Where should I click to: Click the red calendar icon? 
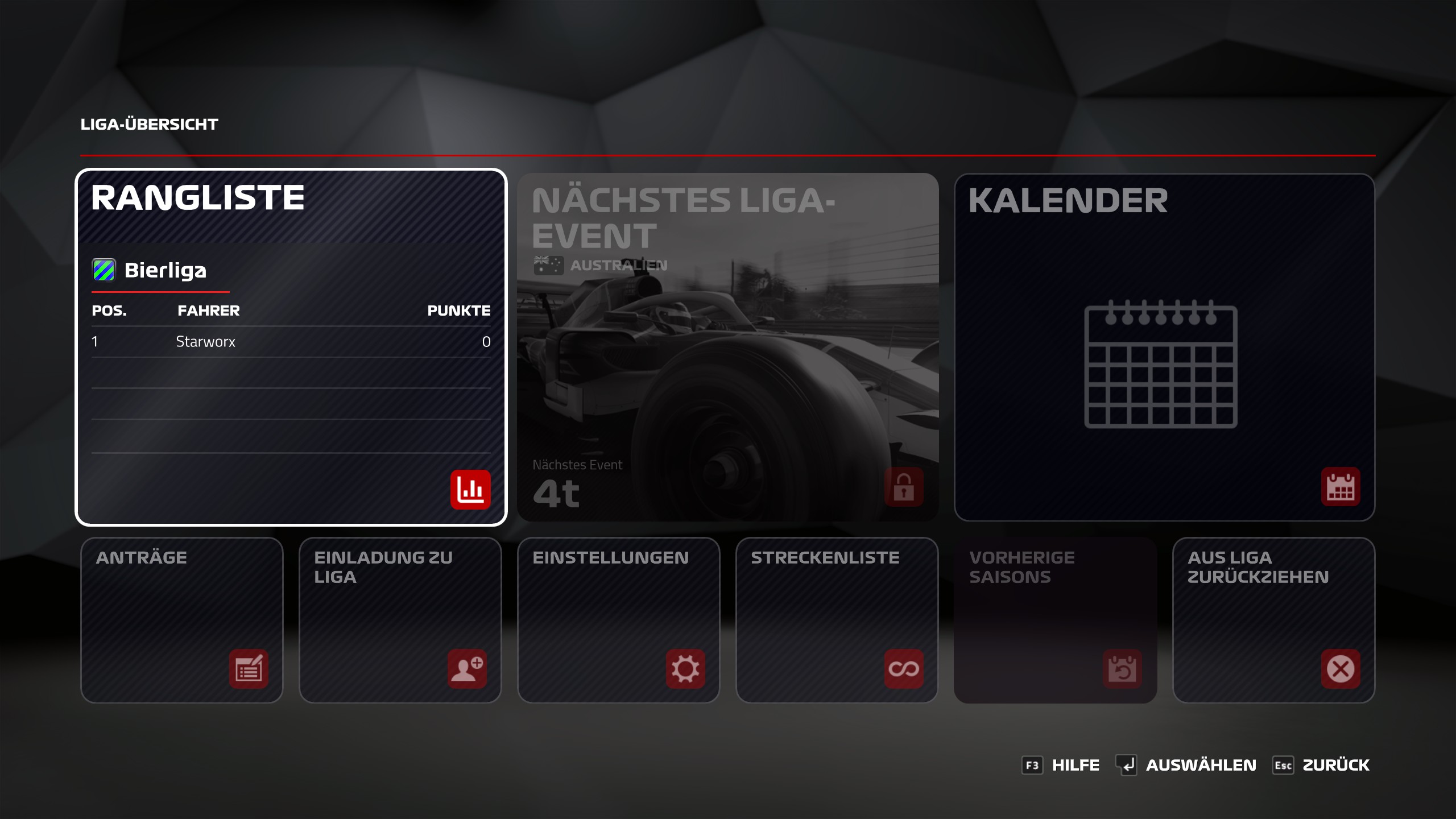pos(1341,487)
